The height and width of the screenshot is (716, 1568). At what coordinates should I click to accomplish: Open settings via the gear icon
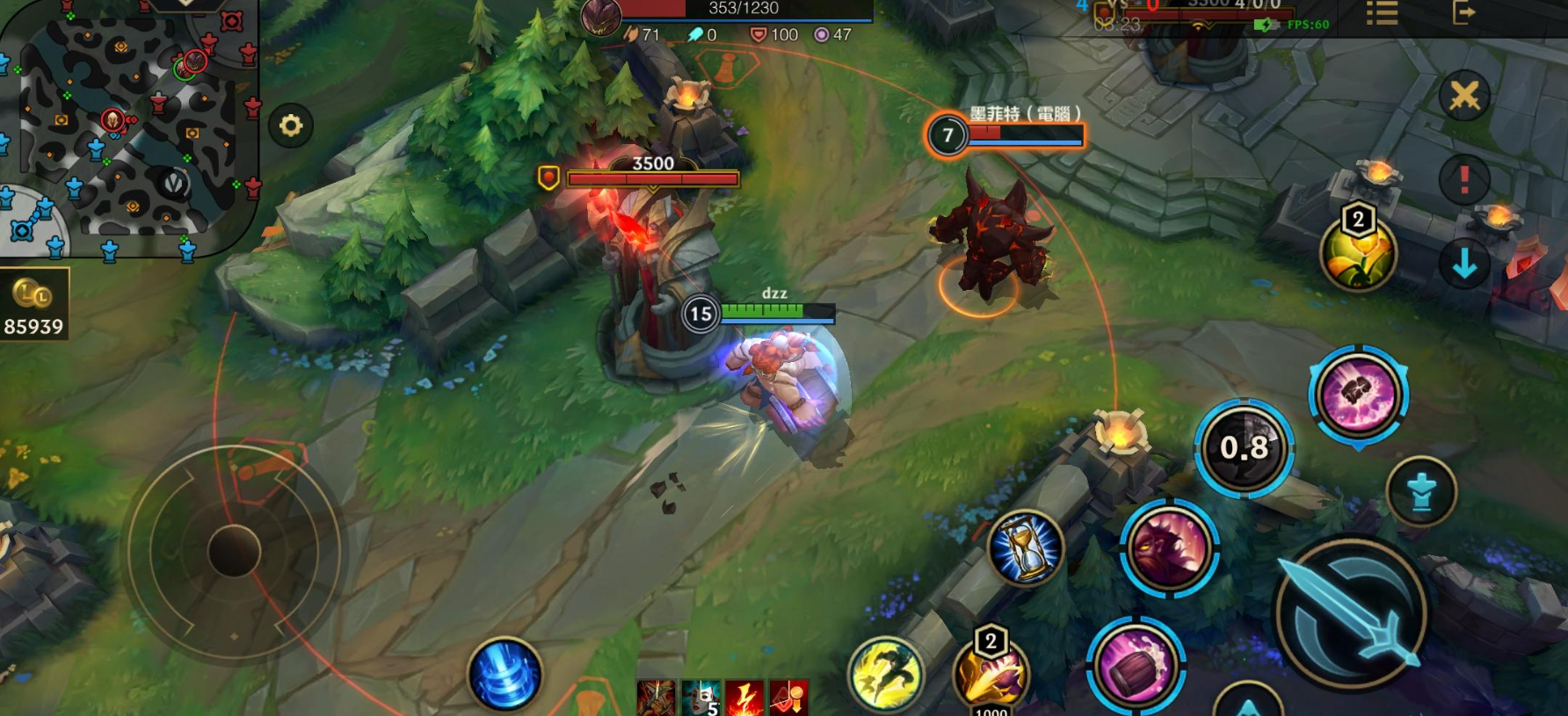click(291, 126)
